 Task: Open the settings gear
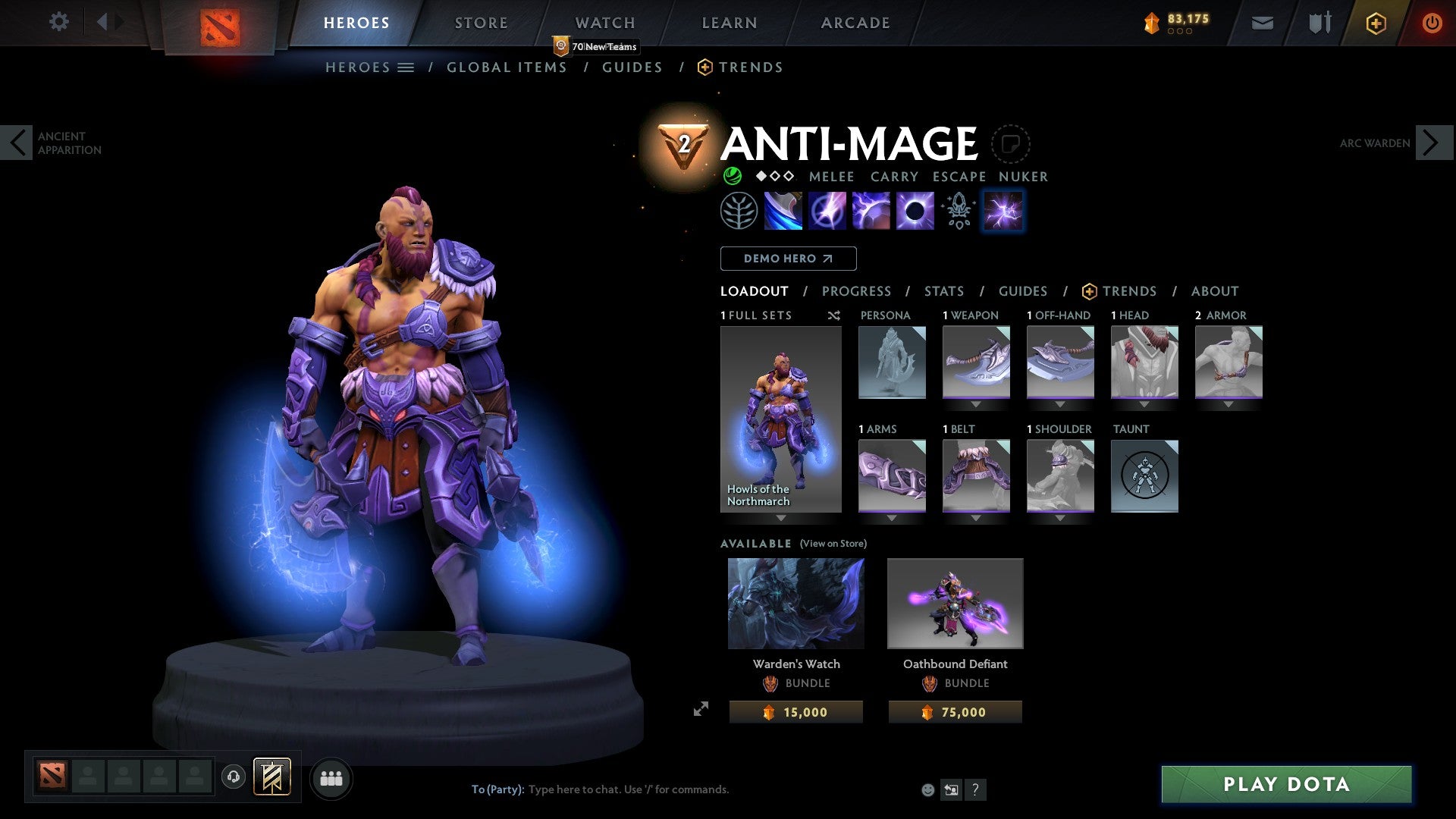pyautogui.click(x=58, y=22)
